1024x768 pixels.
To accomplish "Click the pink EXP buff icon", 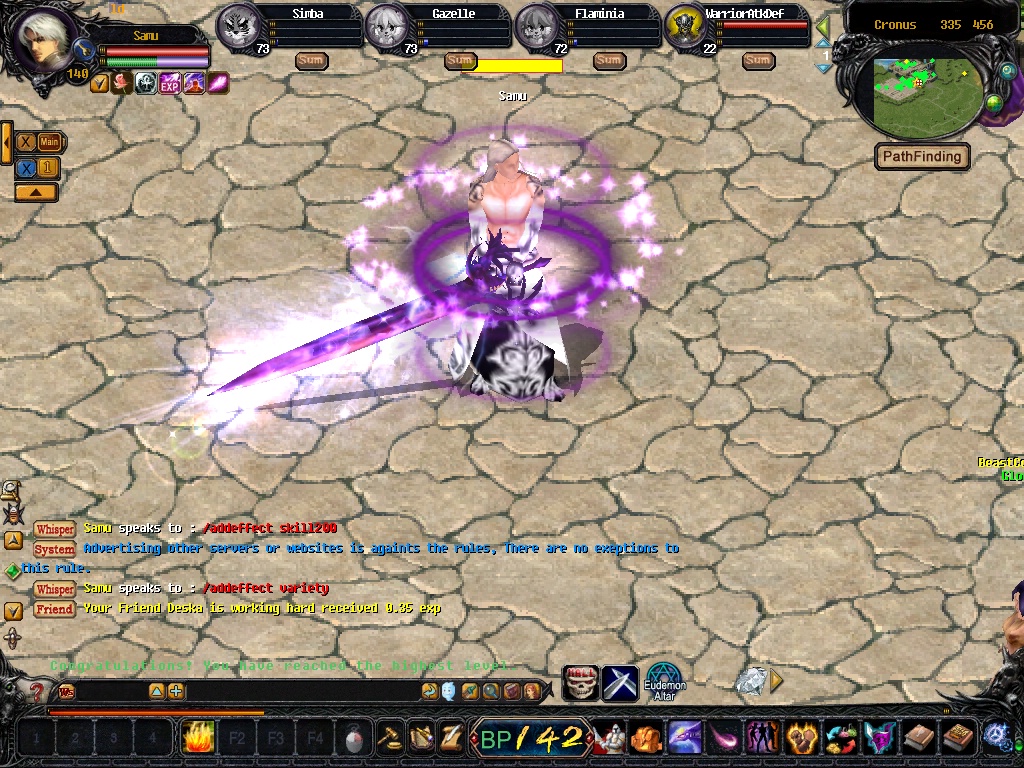I will 170,84.
